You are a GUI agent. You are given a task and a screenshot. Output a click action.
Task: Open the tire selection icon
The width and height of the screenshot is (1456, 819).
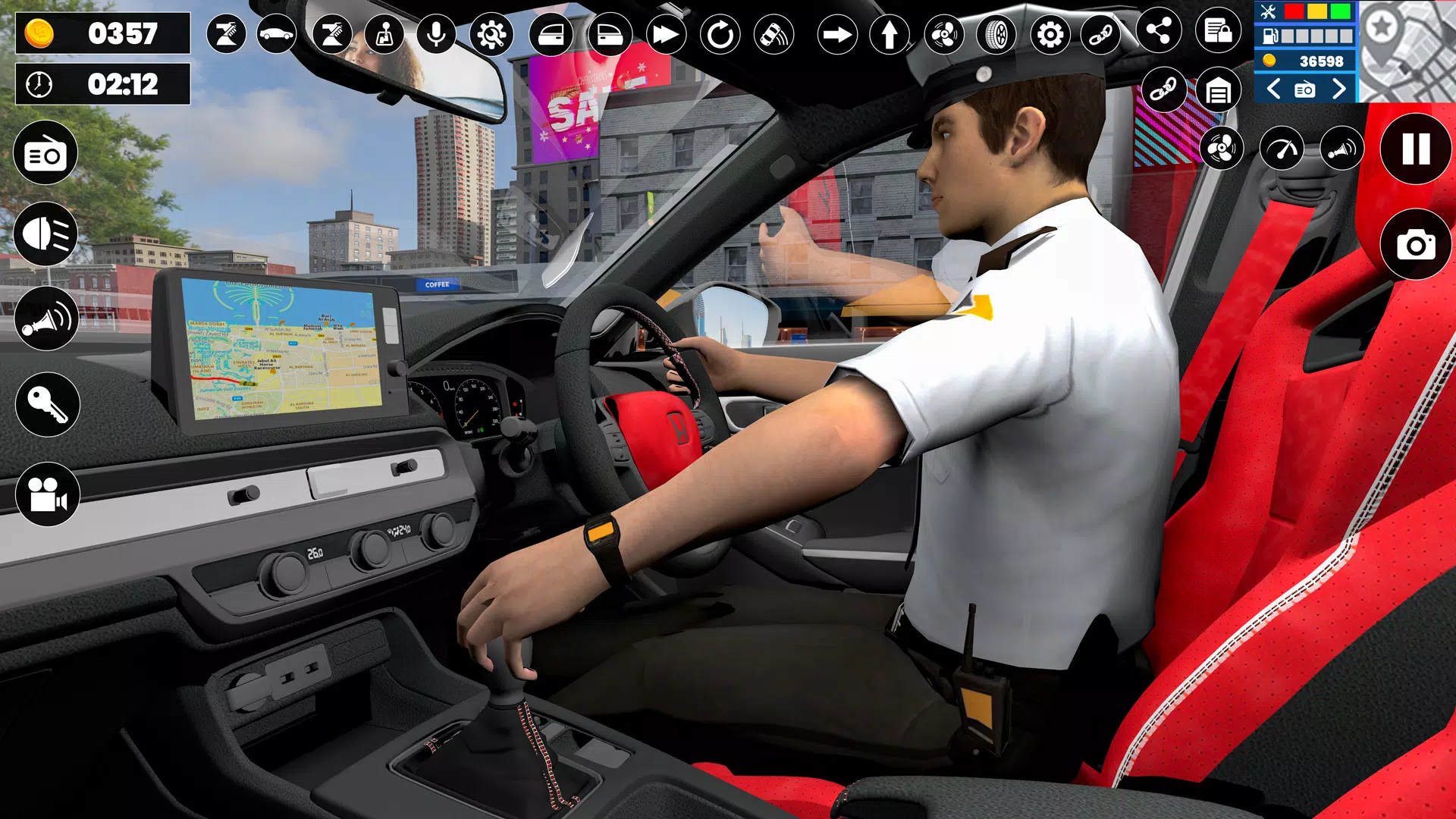coord(998,34)
